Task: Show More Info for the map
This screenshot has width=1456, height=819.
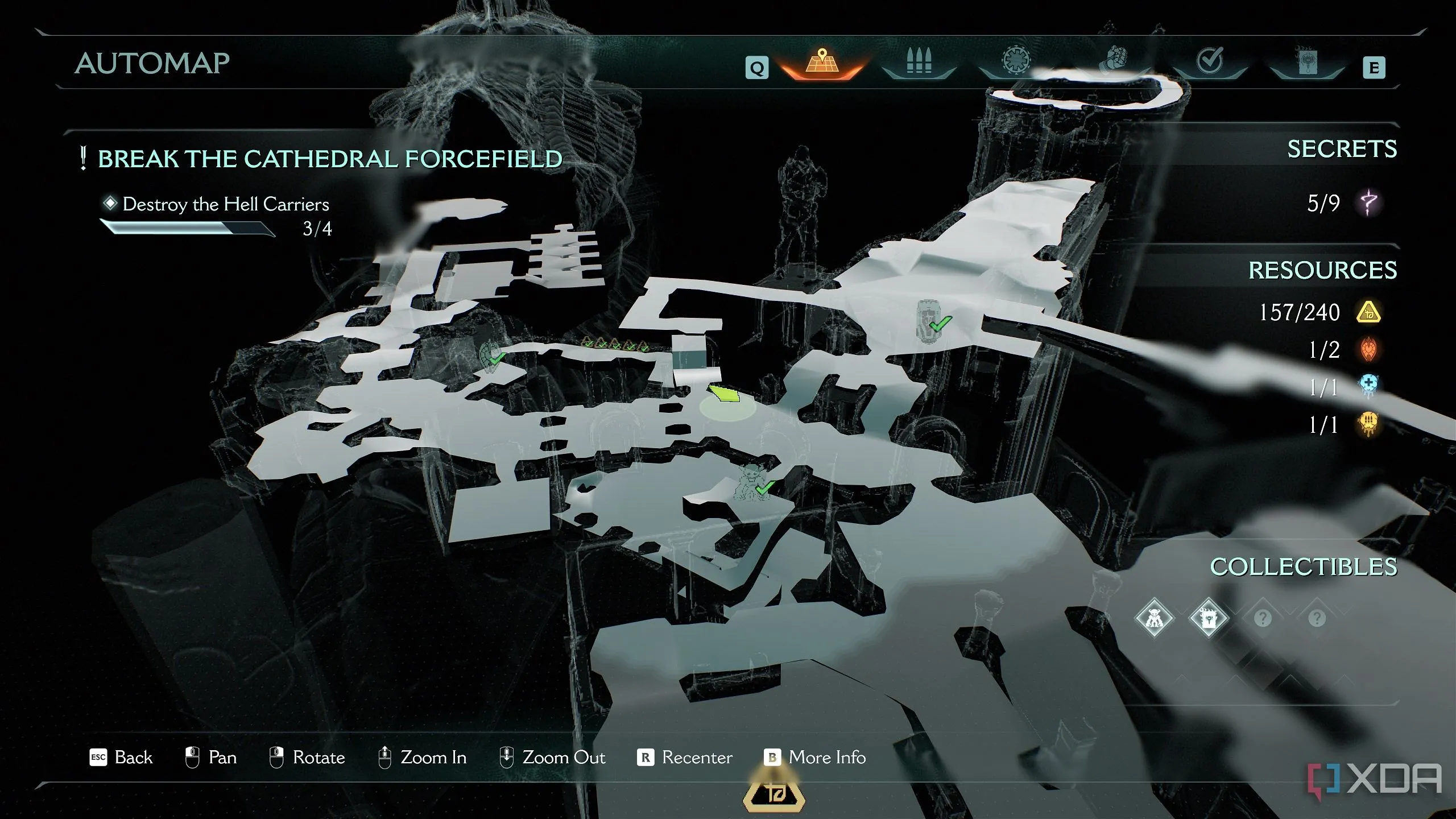Action: (x=814, y=758)
